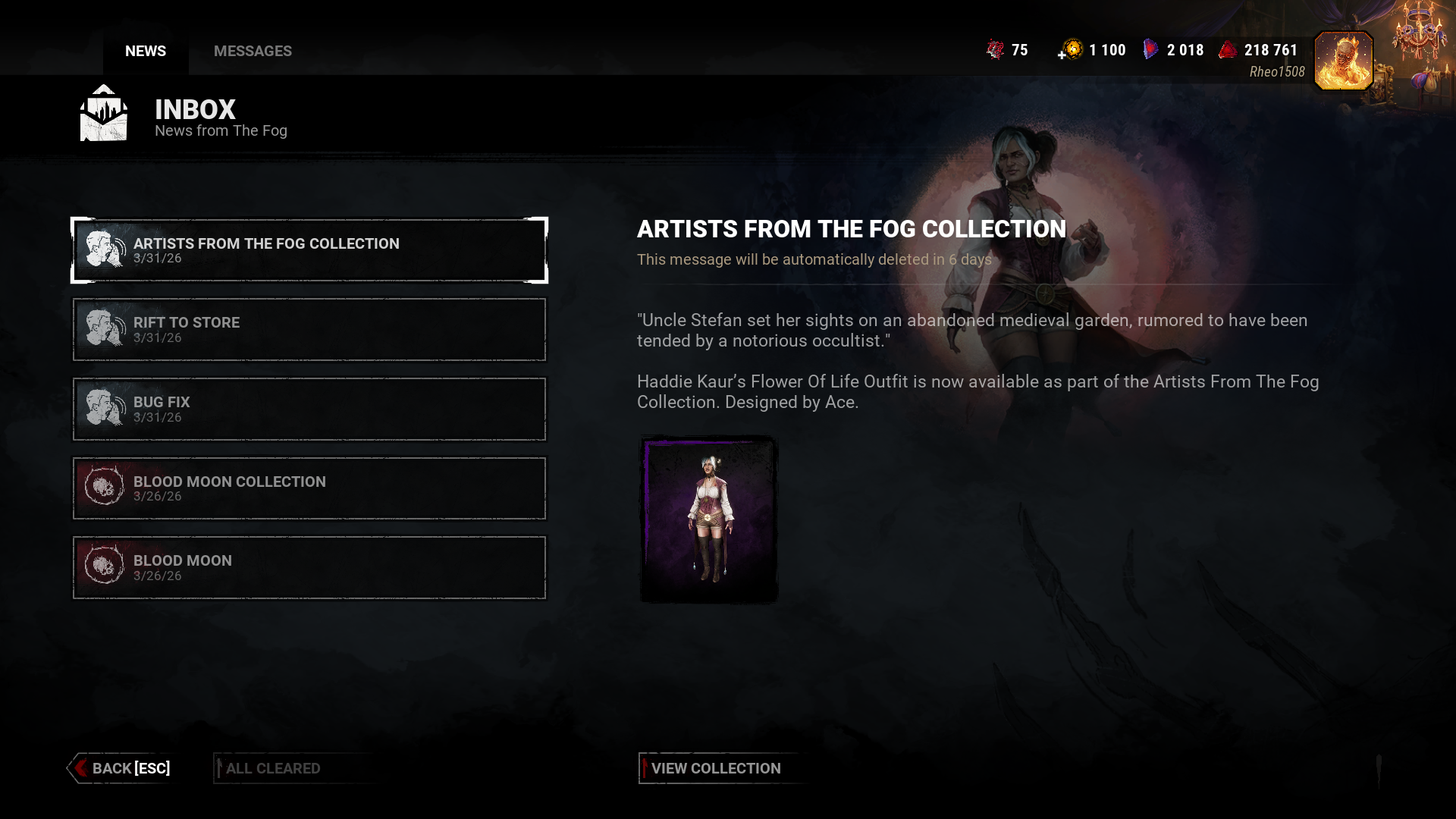The height and width of the screenshot is (819, 1456).
Task: Click the All Cleared button
Action: pos(273,768)
